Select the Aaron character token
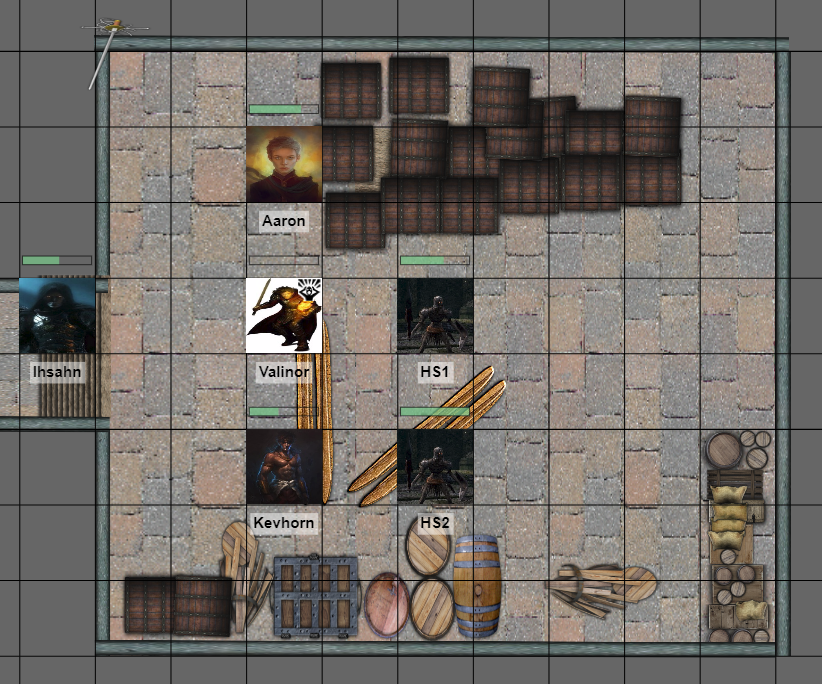The image size is (822, 684). click(x=284, y=164)
